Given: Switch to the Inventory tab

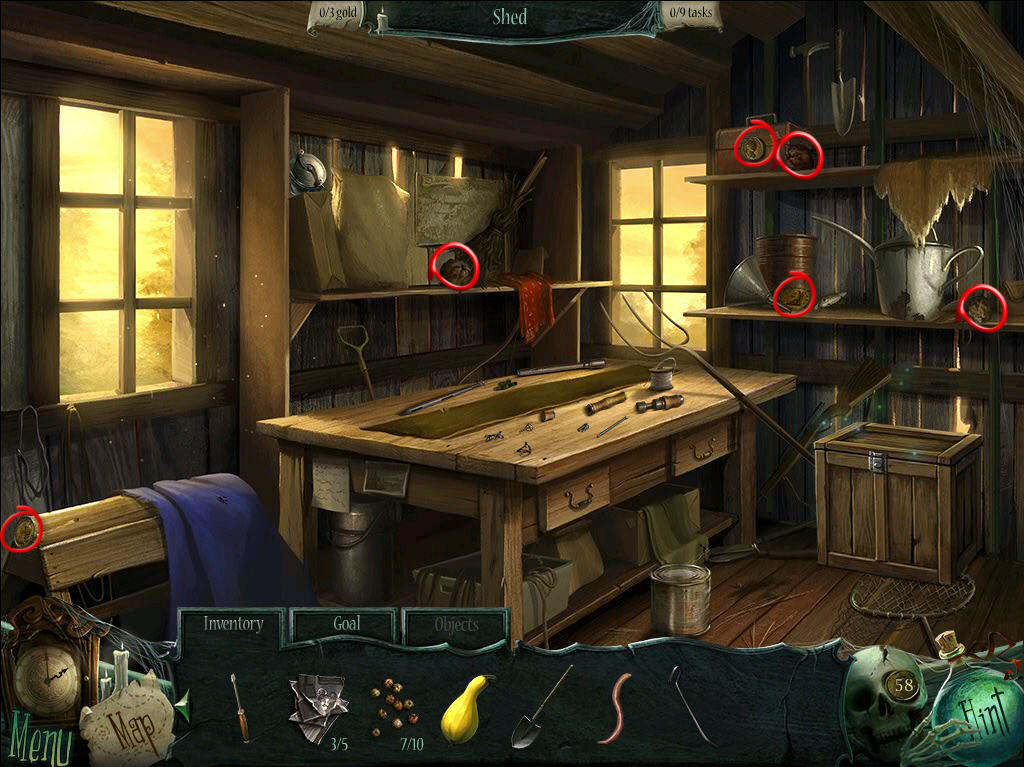Looking at the screenshot, I should pos(233,624).
